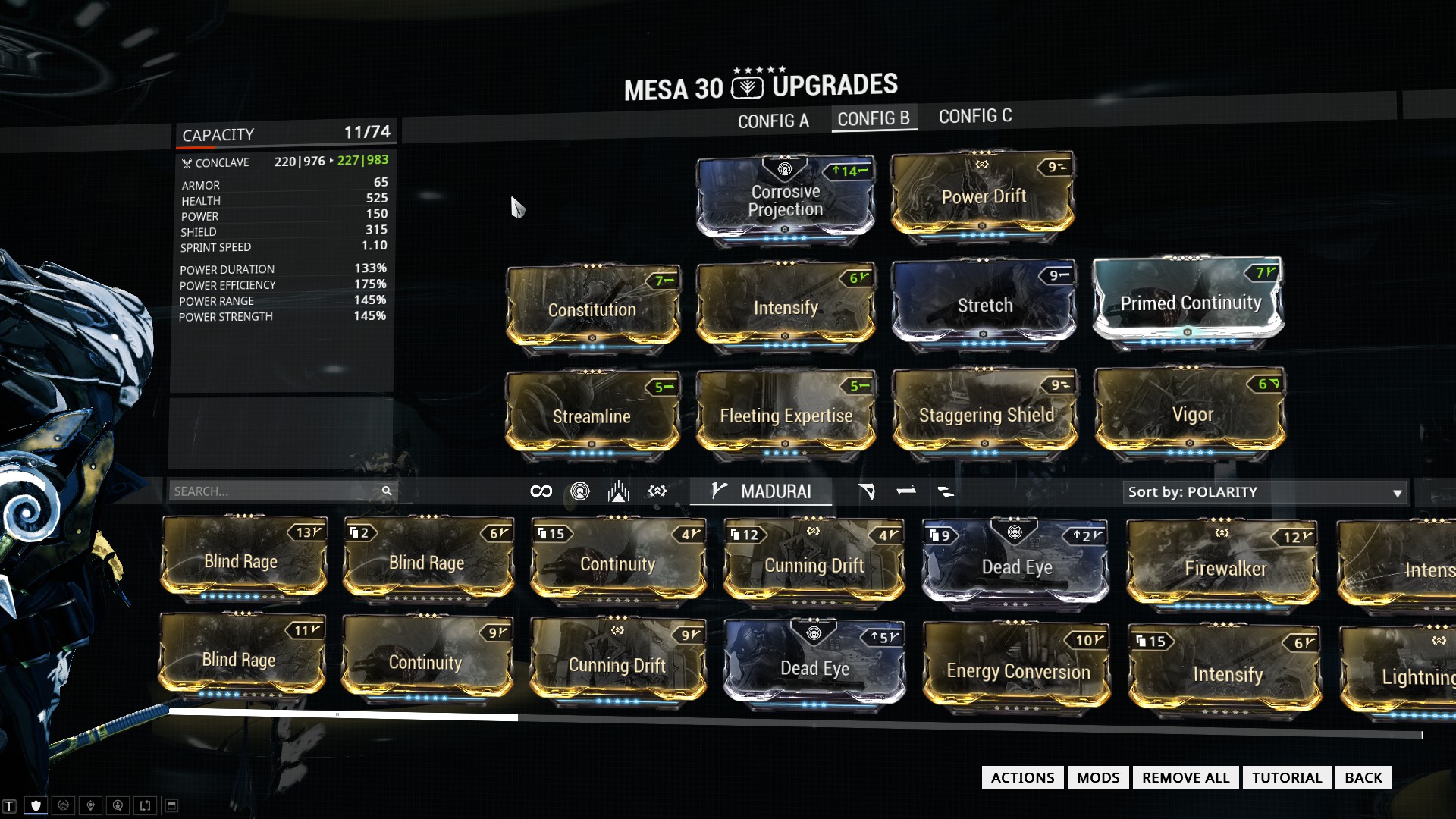Choose the Firewalker mod from the list
Image resolution: width=1456 pixels, height=819 pixels.
[x=1223, y=568]
